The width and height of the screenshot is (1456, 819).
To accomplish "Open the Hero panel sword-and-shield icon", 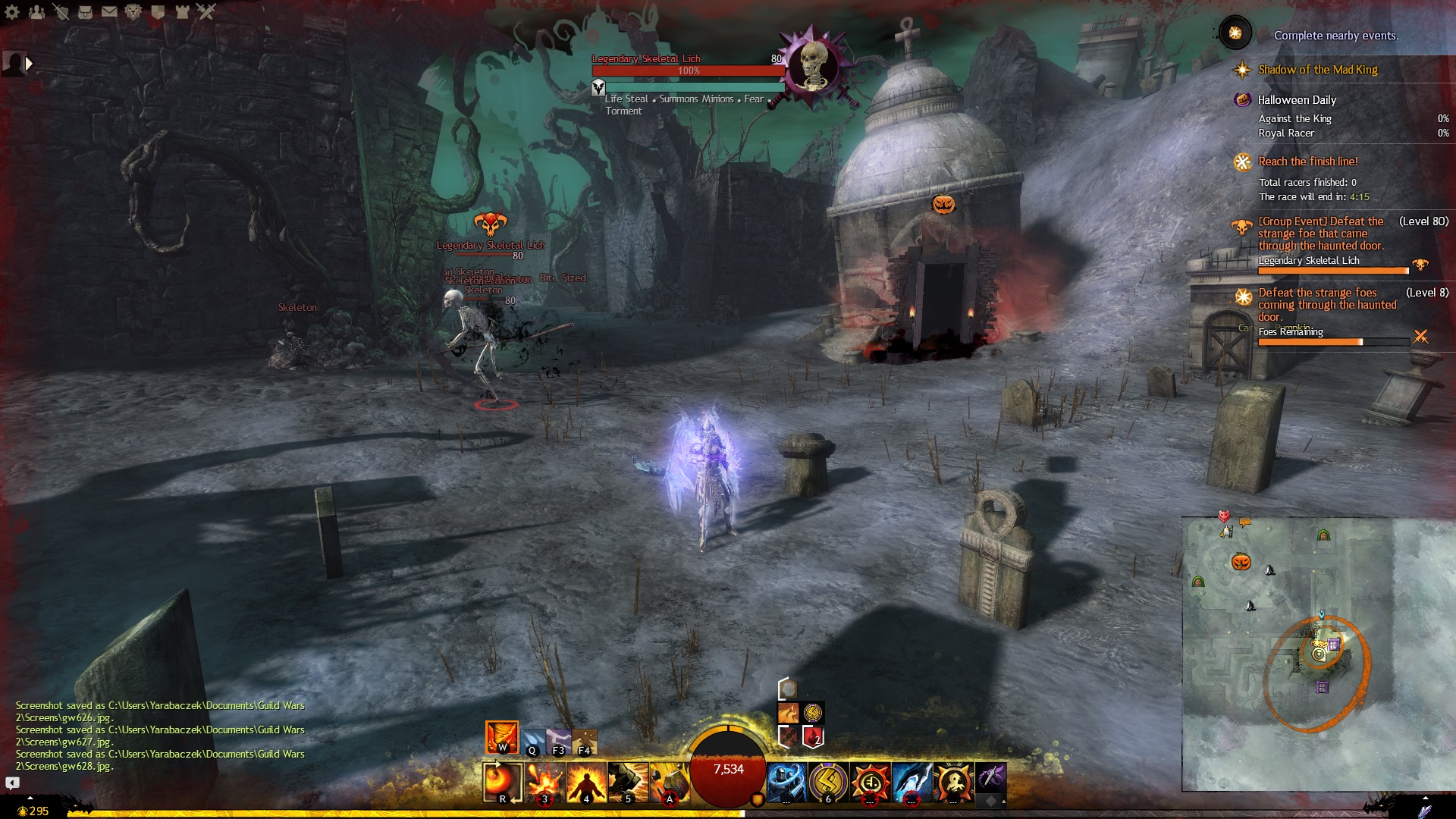I will (x=61, y=11).
